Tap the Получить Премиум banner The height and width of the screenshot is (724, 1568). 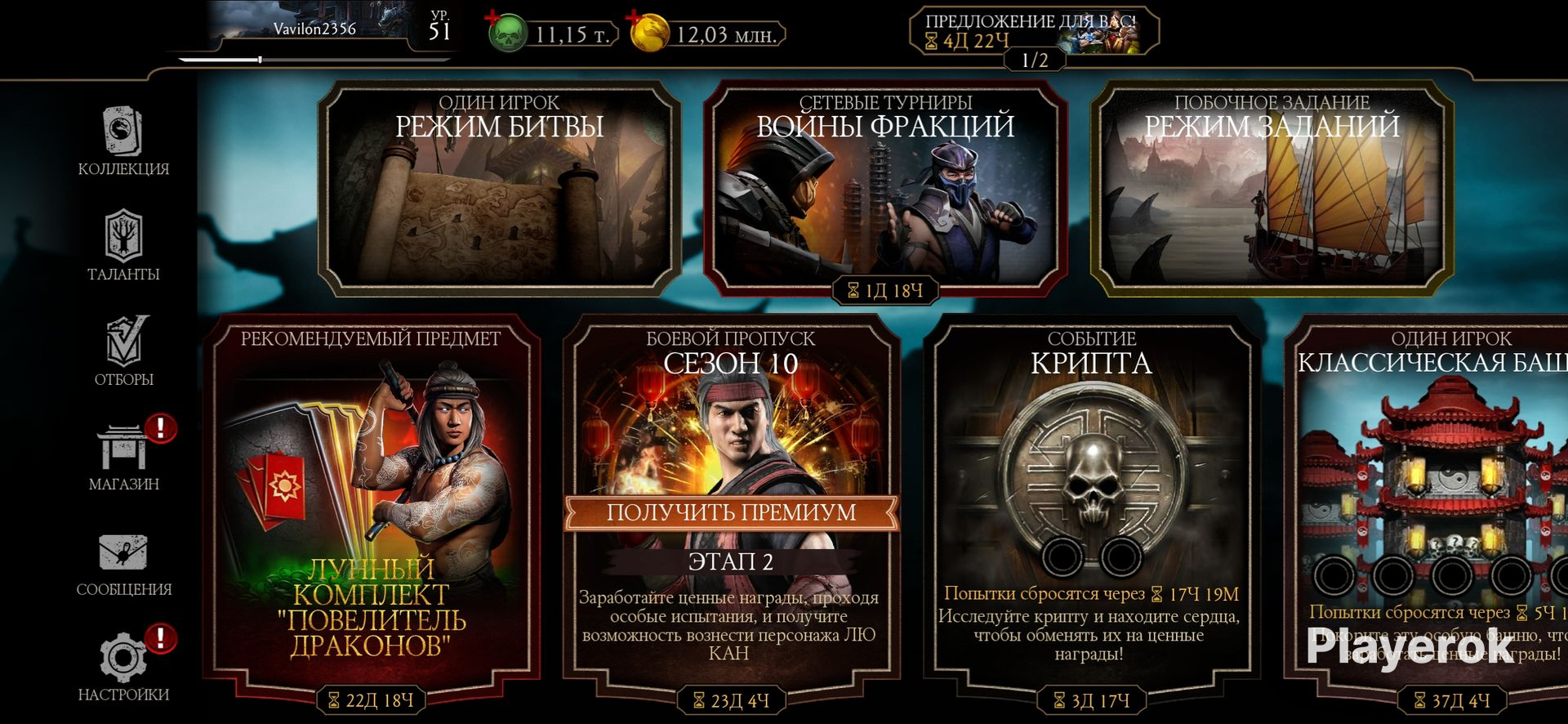pos(730,512)
